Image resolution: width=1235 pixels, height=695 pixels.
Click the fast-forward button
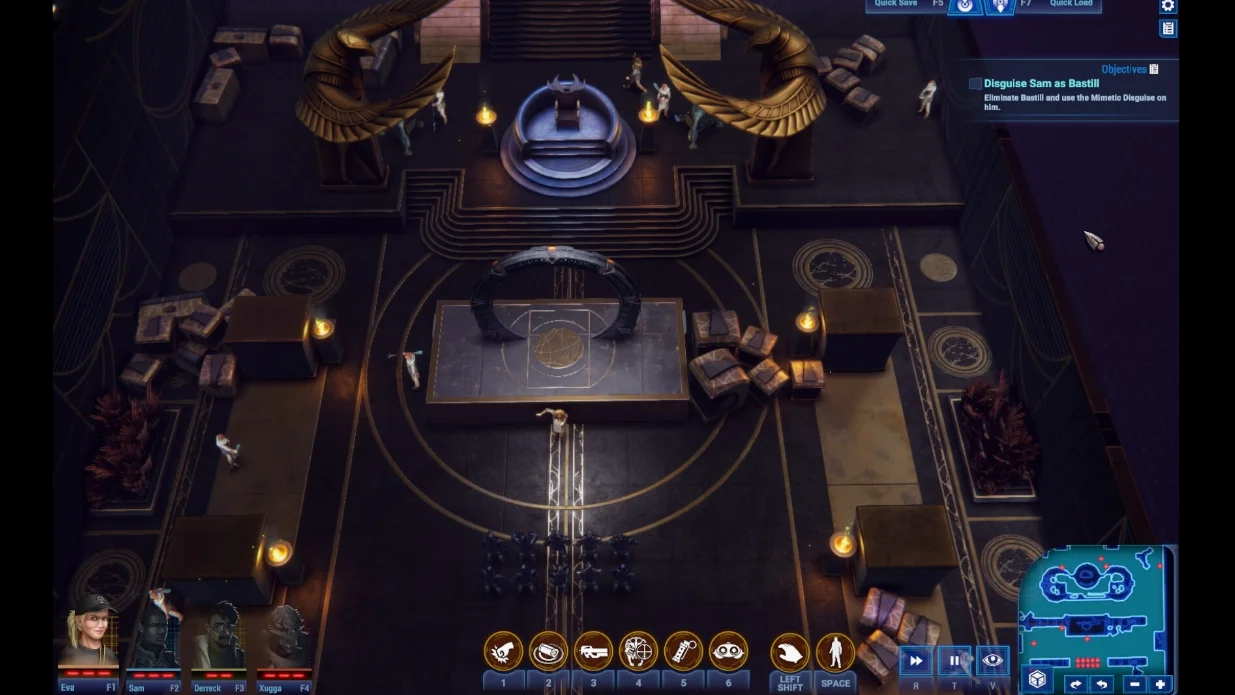[x=915, y=661]
